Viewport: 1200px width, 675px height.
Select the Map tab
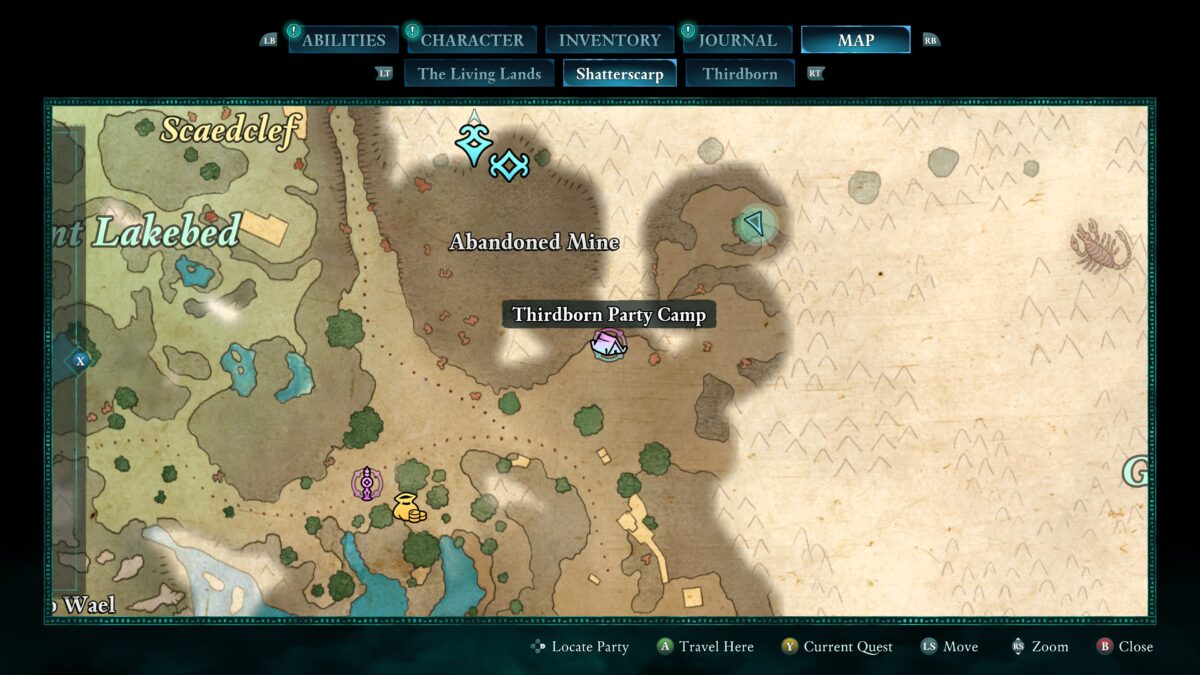coord(855,40)
